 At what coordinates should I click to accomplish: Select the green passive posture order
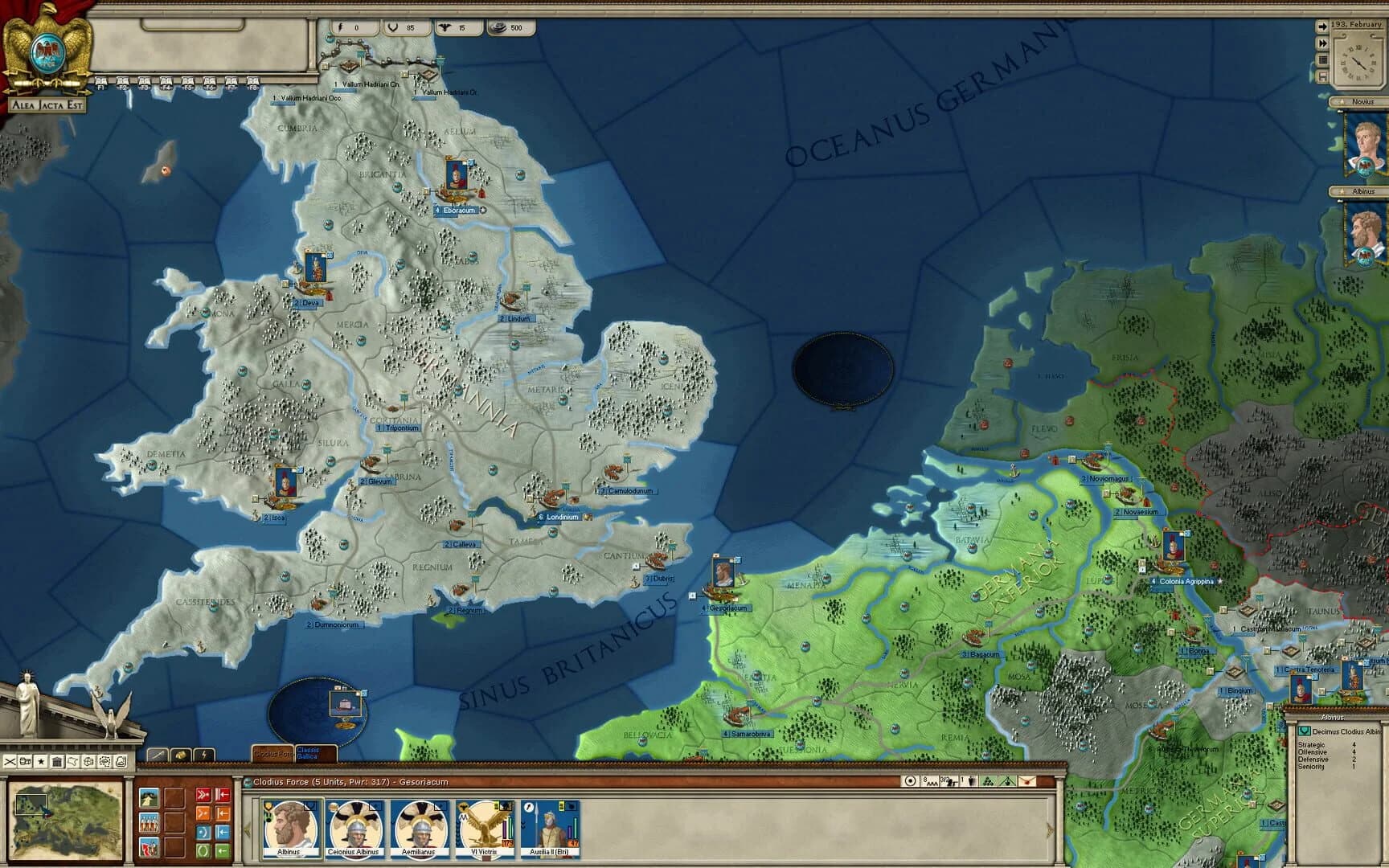[203, 851]
